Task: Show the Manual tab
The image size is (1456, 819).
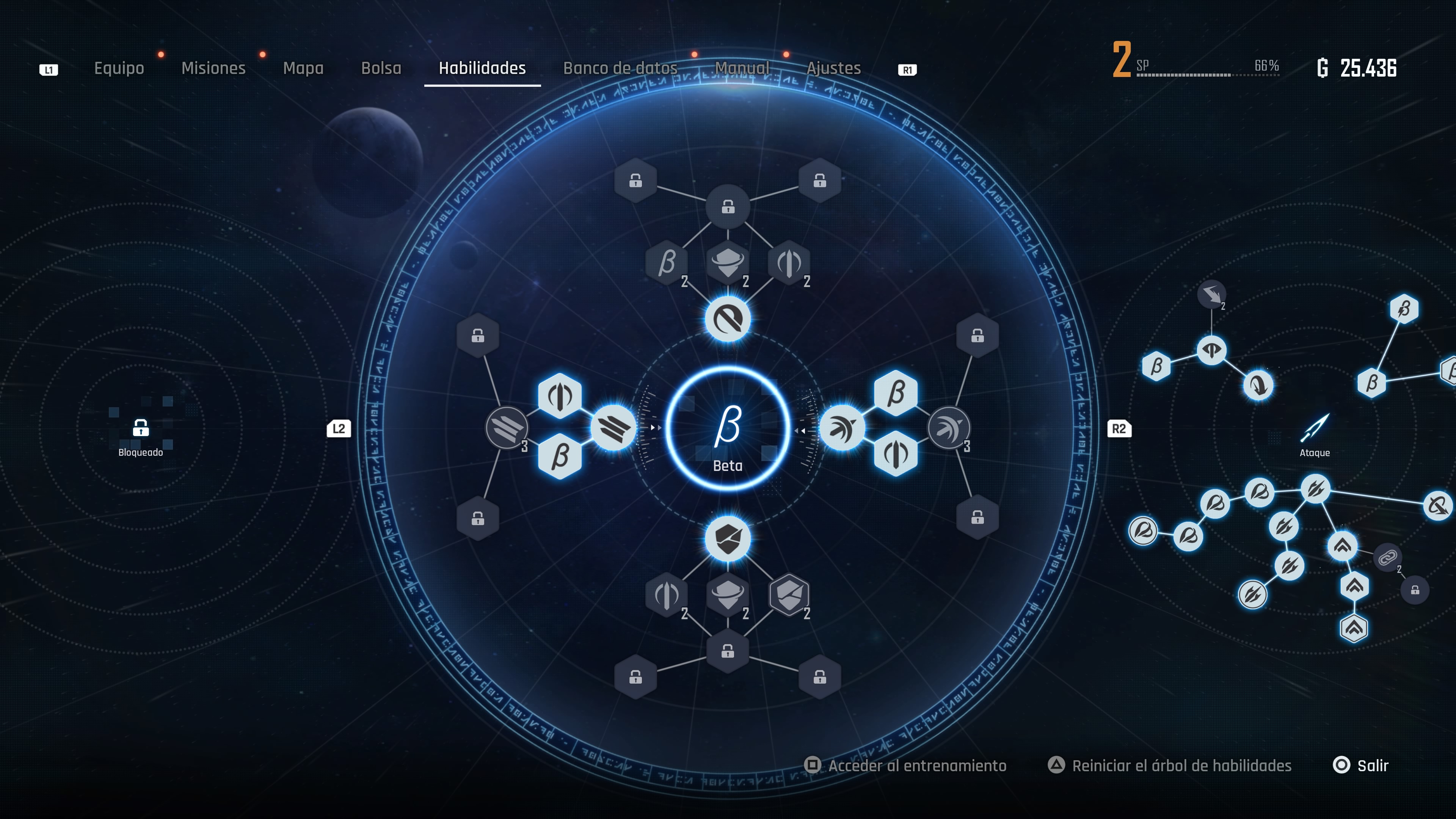Action: tap(742, 68)
